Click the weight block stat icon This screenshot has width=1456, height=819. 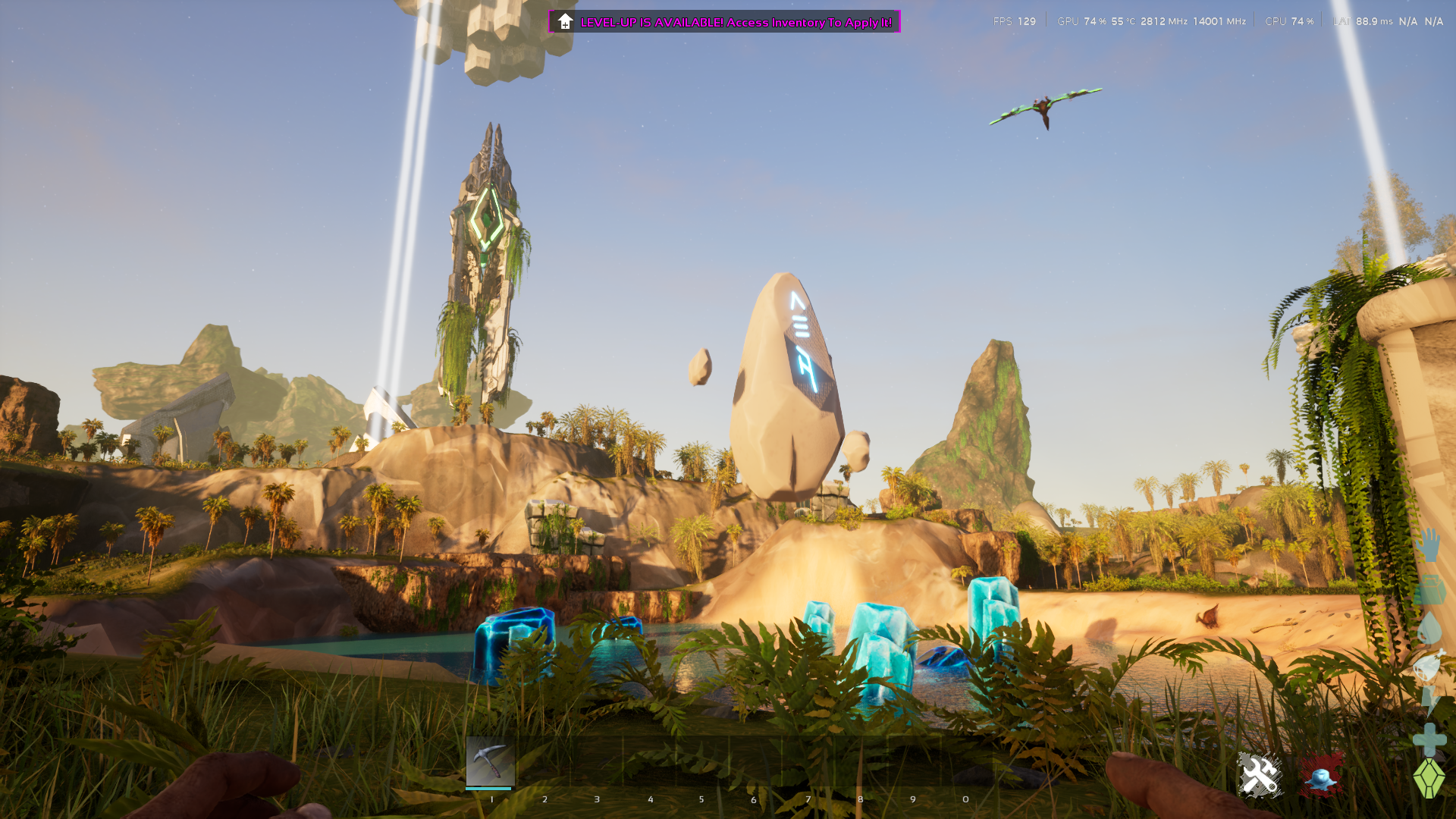tap(1429, 590)
